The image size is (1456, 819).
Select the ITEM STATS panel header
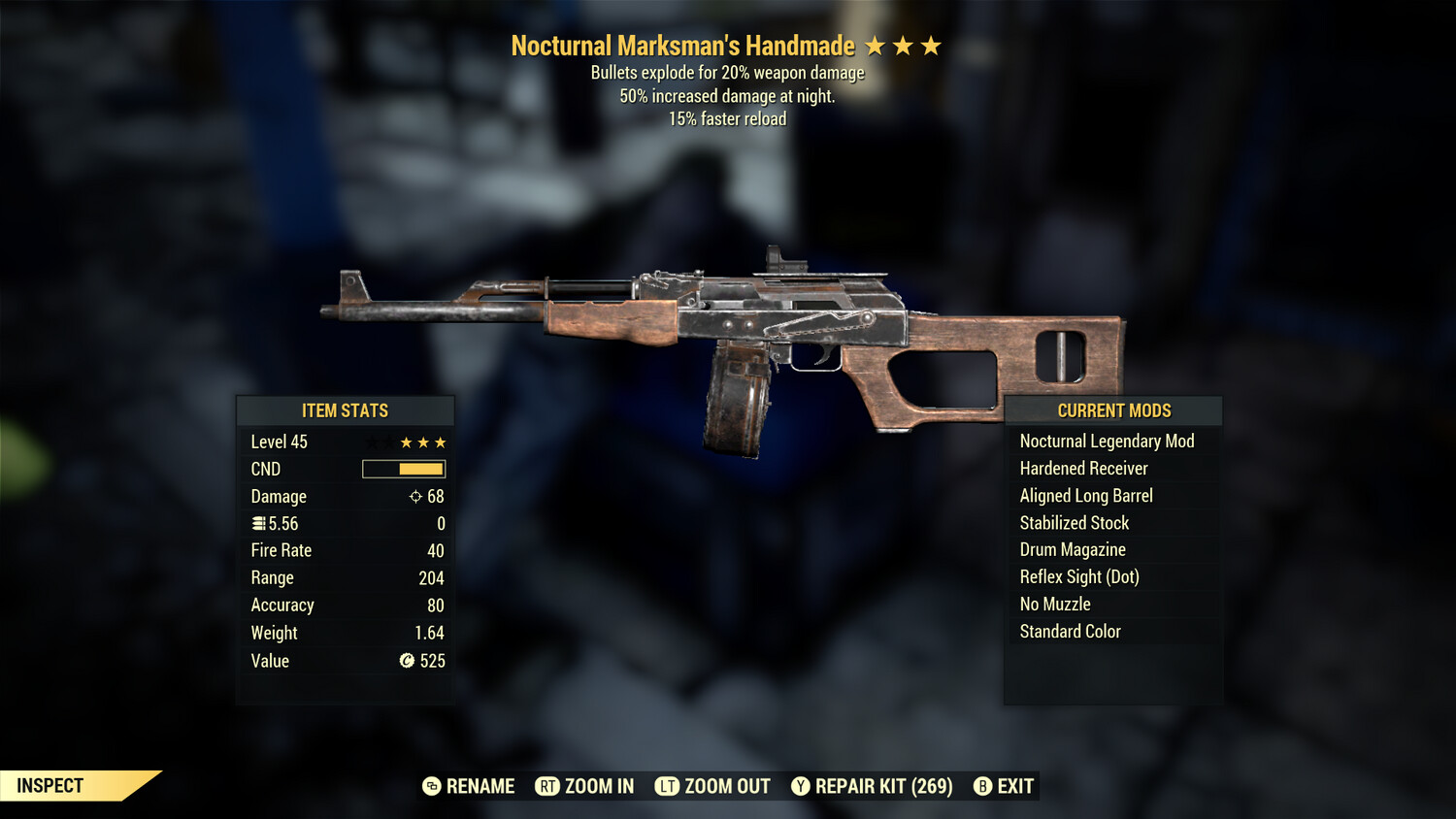346,410
